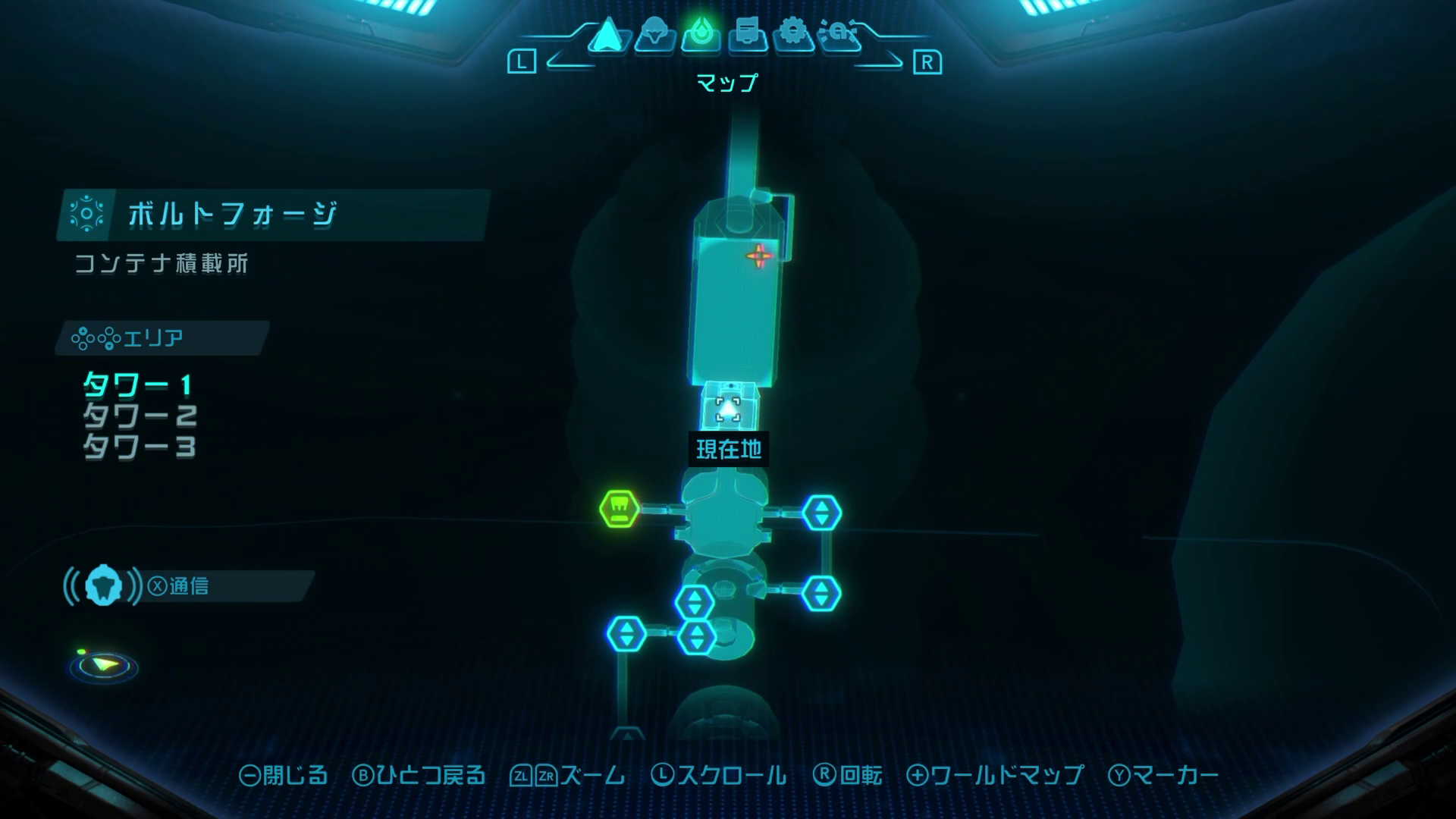Choose タワー2 from the area list

(140, 416)
